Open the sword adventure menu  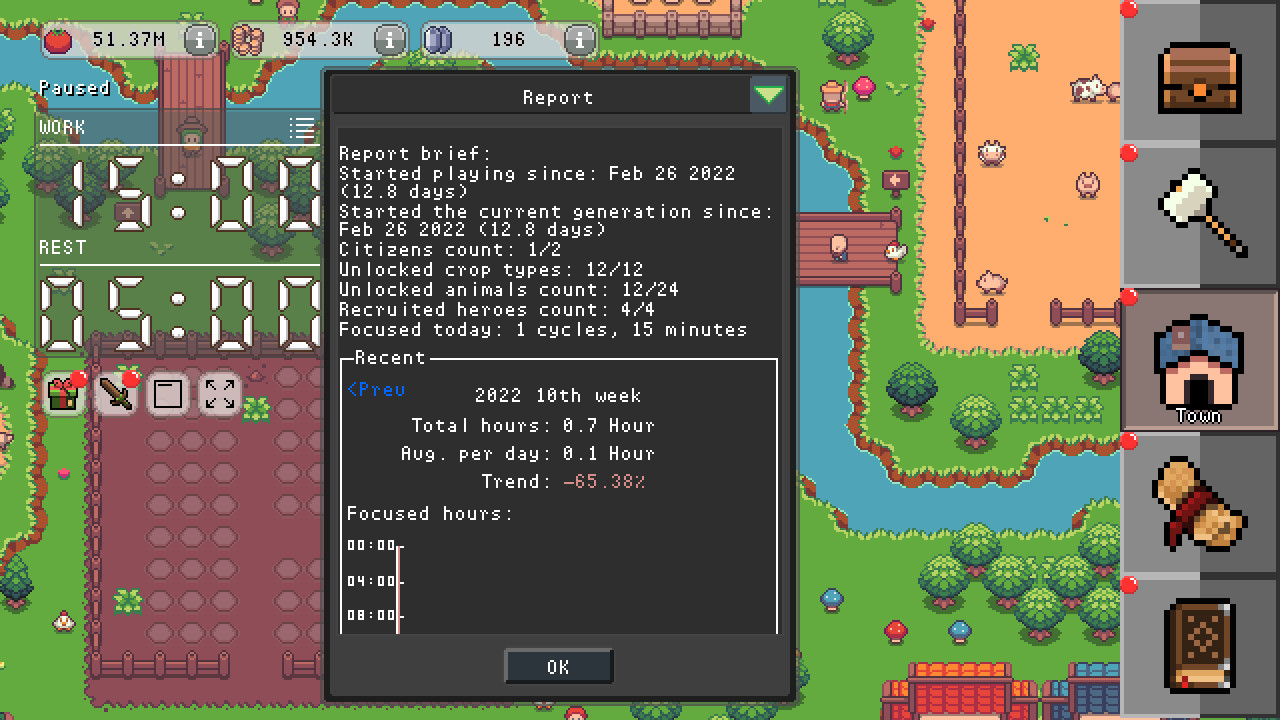pyautogui.click(x=115, y=394)
